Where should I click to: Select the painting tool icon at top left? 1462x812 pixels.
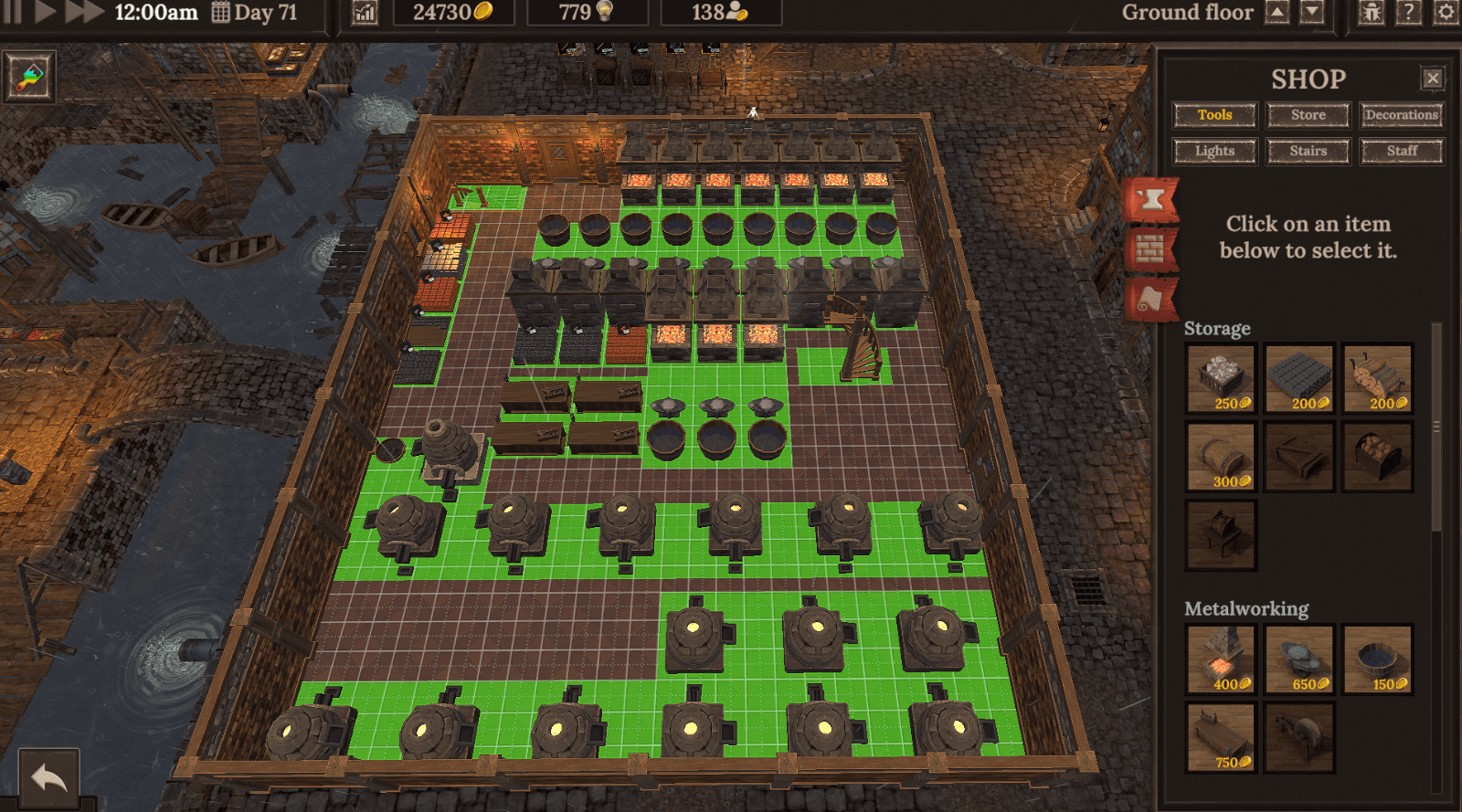click(x=28, y=79)
